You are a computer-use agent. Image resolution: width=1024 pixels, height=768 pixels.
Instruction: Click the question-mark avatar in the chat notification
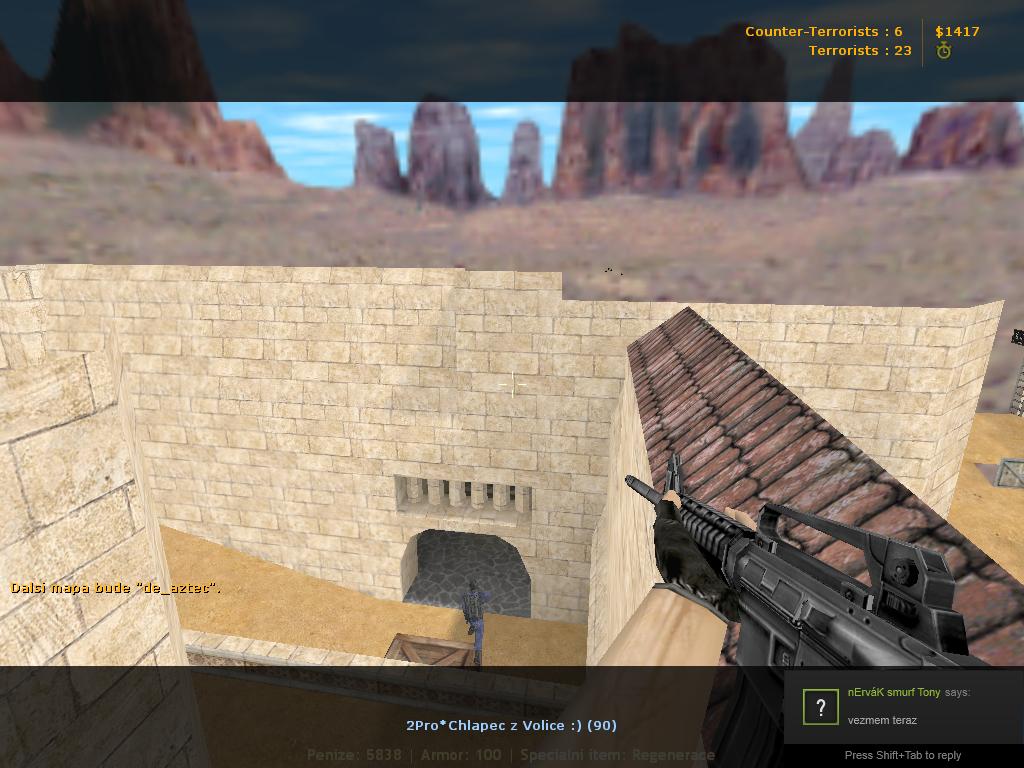[820, 707]
